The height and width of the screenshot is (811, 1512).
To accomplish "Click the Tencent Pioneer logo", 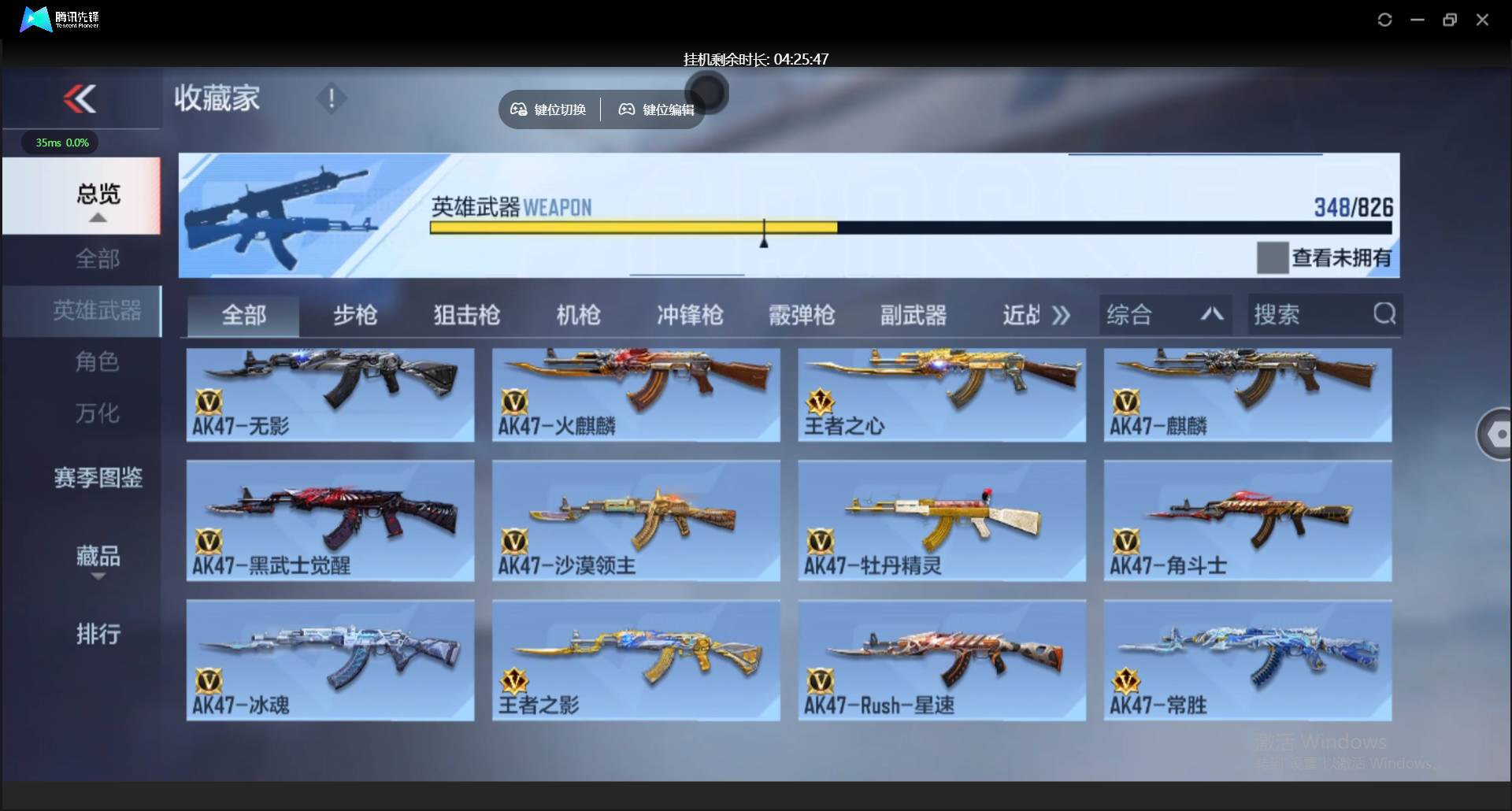I will click(x=35, y=19).
